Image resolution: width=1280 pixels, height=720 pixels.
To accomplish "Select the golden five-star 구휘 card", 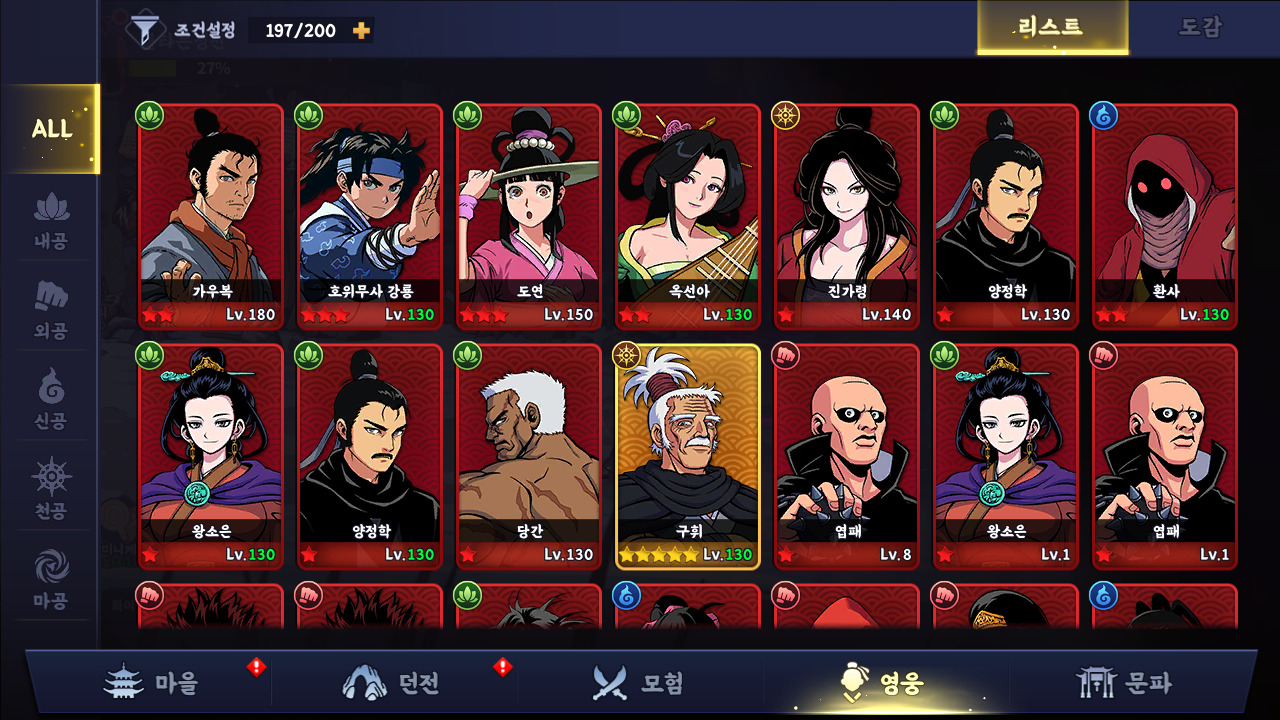I will 688,456.
